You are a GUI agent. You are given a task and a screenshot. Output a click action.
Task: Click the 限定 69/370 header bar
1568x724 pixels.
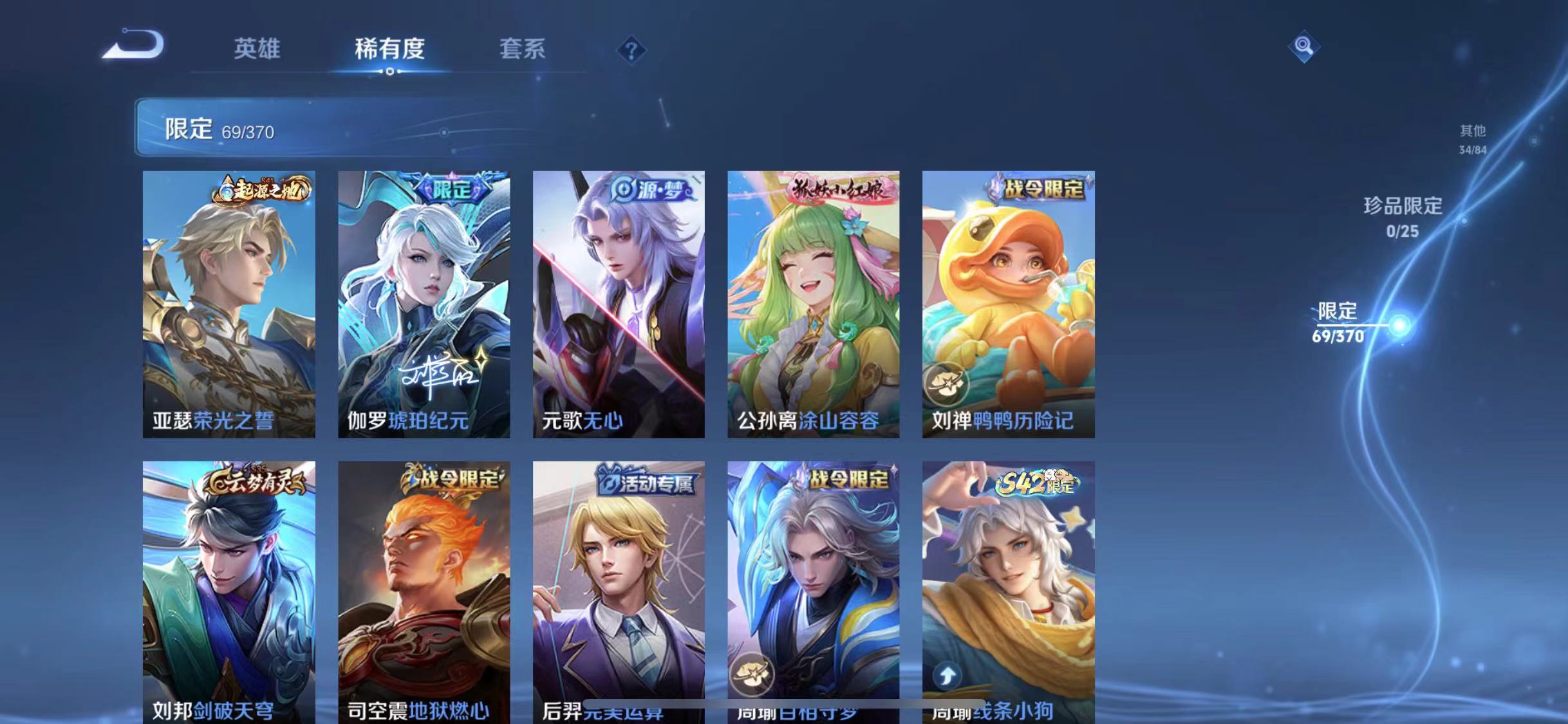click(219, 129)
